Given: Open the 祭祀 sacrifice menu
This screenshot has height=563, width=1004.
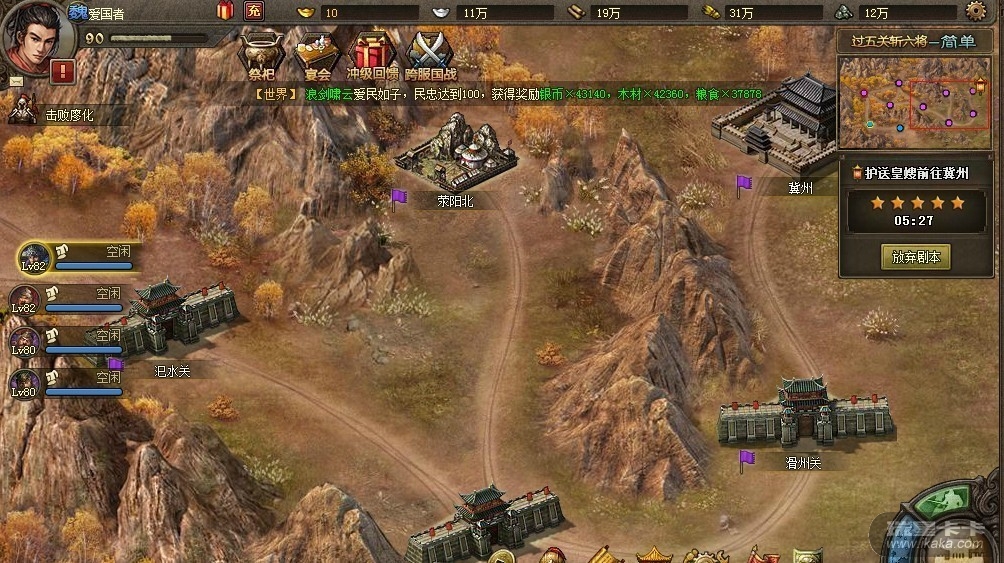Looking at the screenshot, I should pyautogui.click(x=260, y=54).
